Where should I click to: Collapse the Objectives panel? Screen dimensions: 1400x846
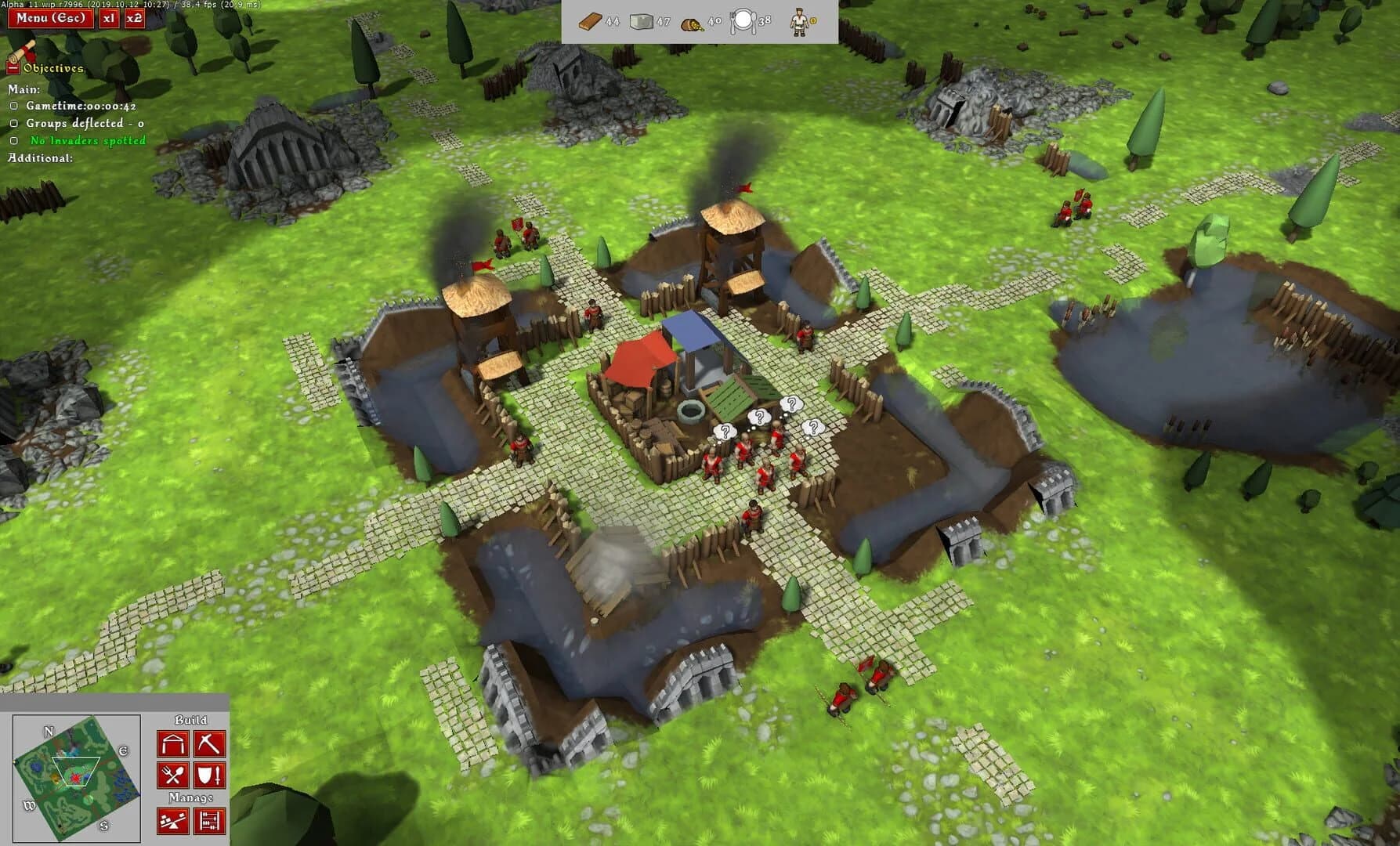click(13, 68)
